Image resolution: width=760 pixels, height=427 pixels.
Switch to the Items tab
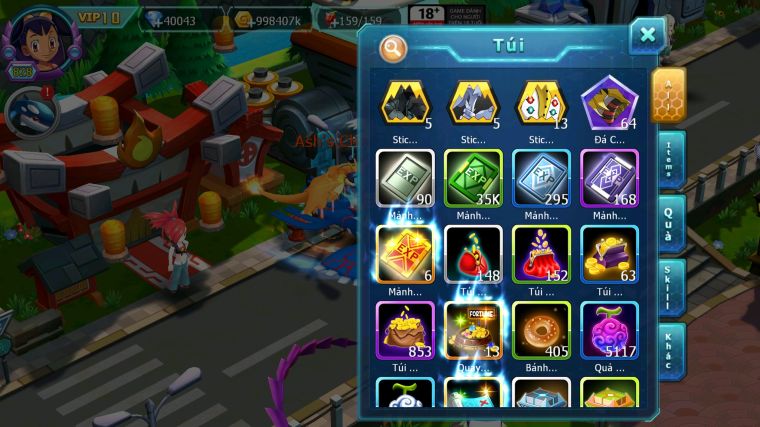point(671,157)
